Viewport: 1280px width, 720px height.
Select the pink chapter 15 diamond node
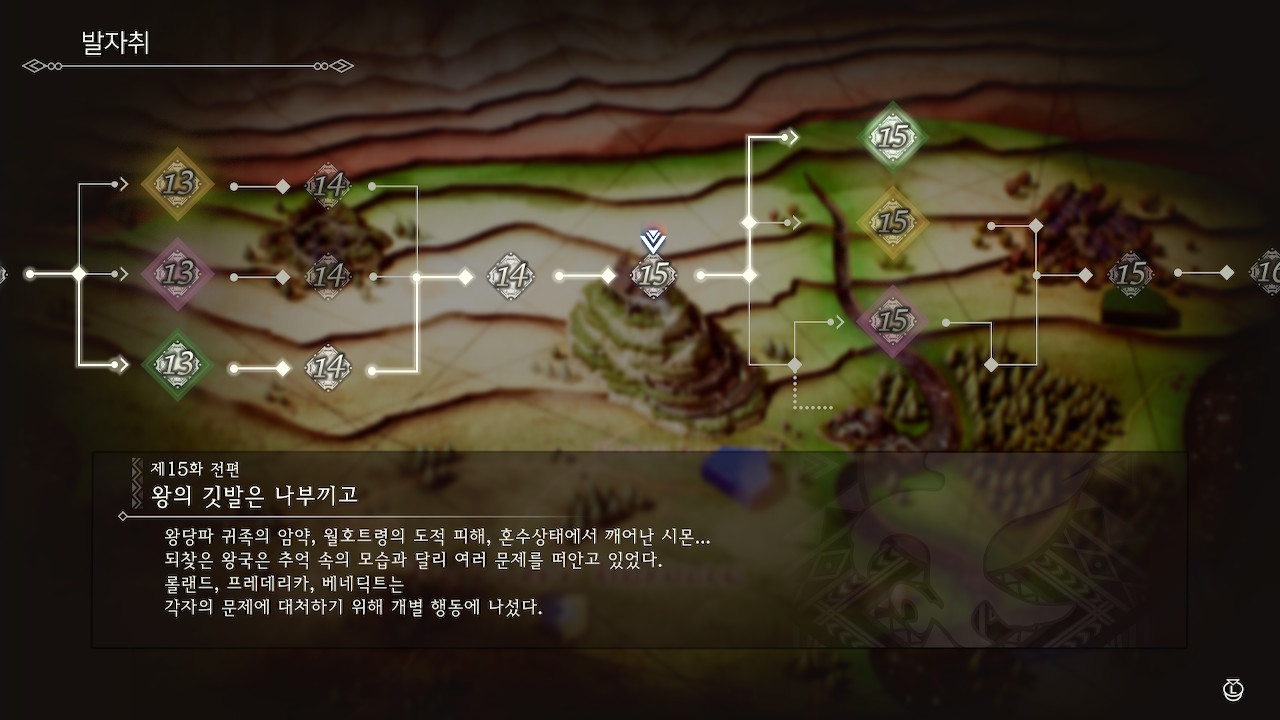tap(892, 321)
